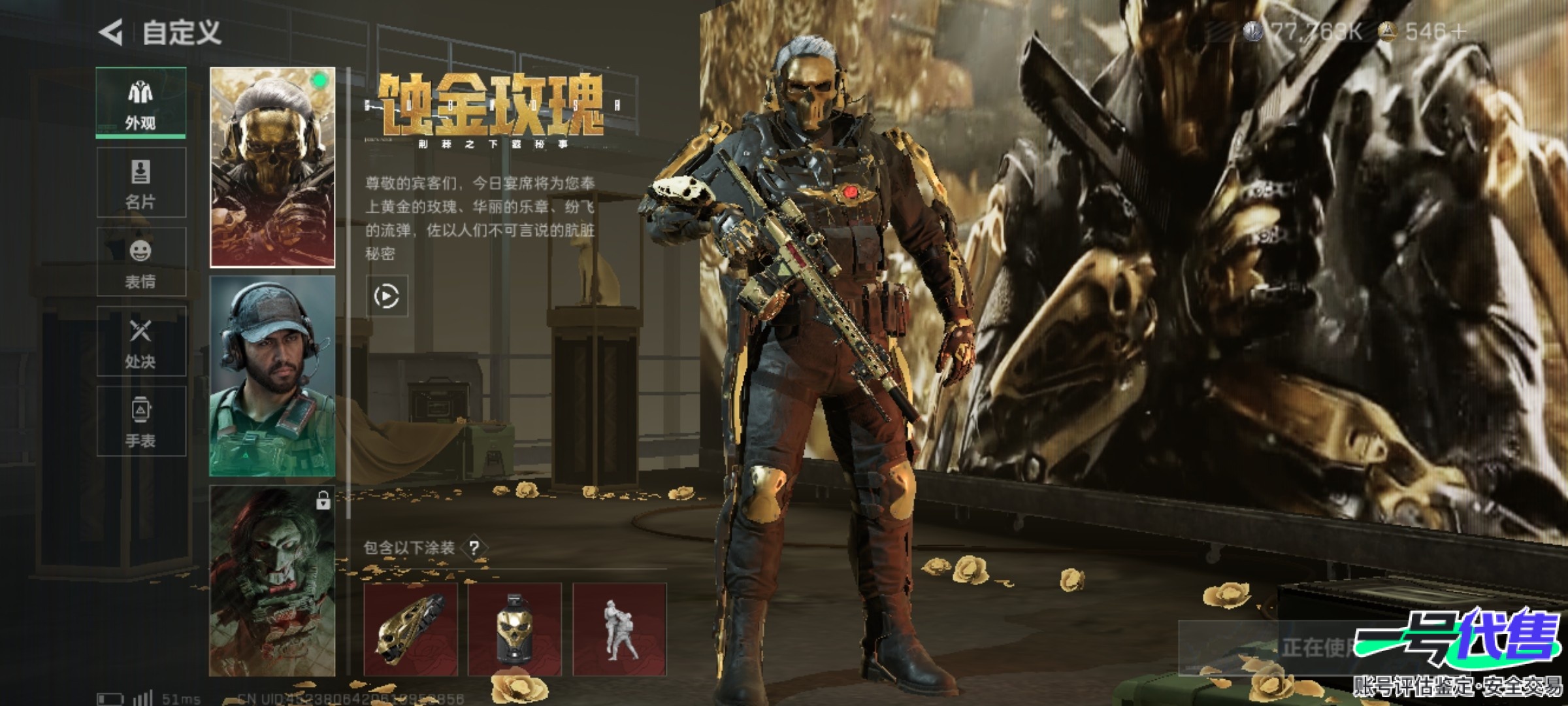This screenshot has width=1568, height=706.
Task: View the gold skull melee weapon item
Action: 410,629
